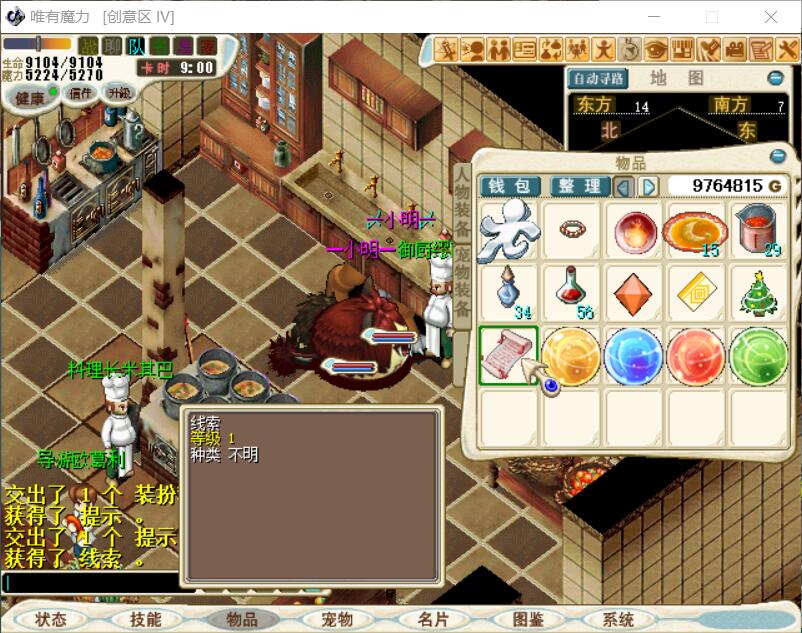Pick the green orb in inventory
The width and height of the screenshot is (802, 633).
coord(759,356)
